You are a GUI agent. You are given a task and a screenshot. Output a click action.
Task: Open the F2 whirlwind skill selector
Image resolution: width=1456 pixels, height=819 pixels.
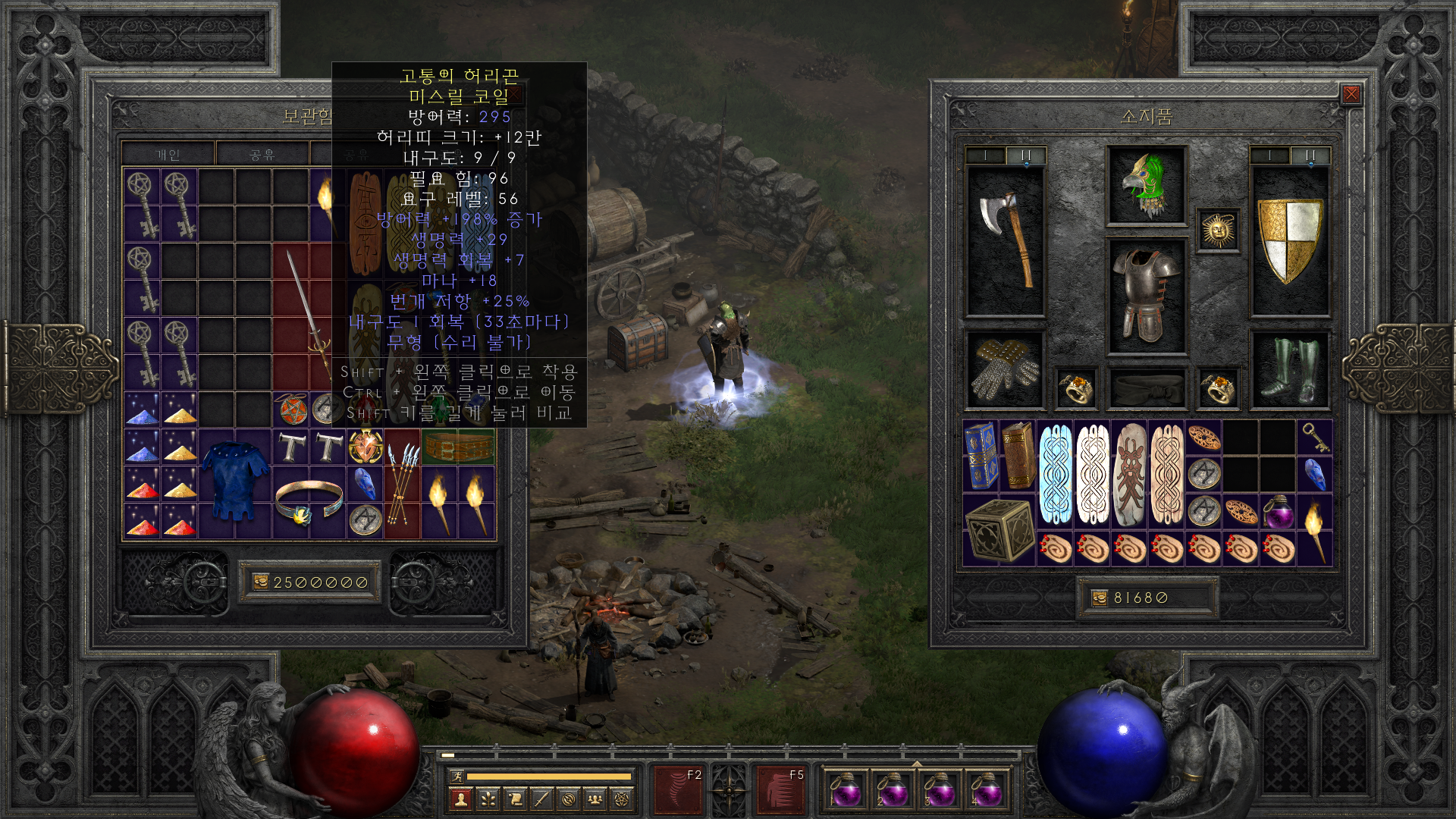pyautogui.click(x=678, y=789)
